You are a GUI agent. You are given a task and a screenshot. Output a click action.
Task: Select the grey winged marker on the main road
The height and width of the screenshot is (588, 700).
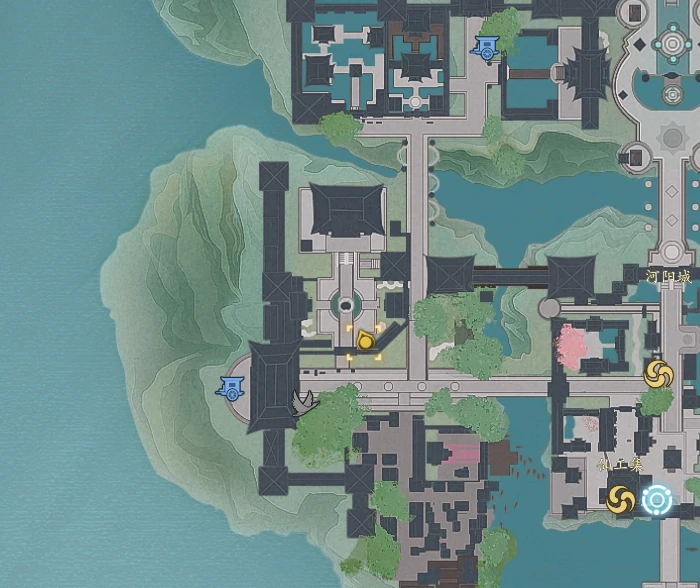coord(304,402)
